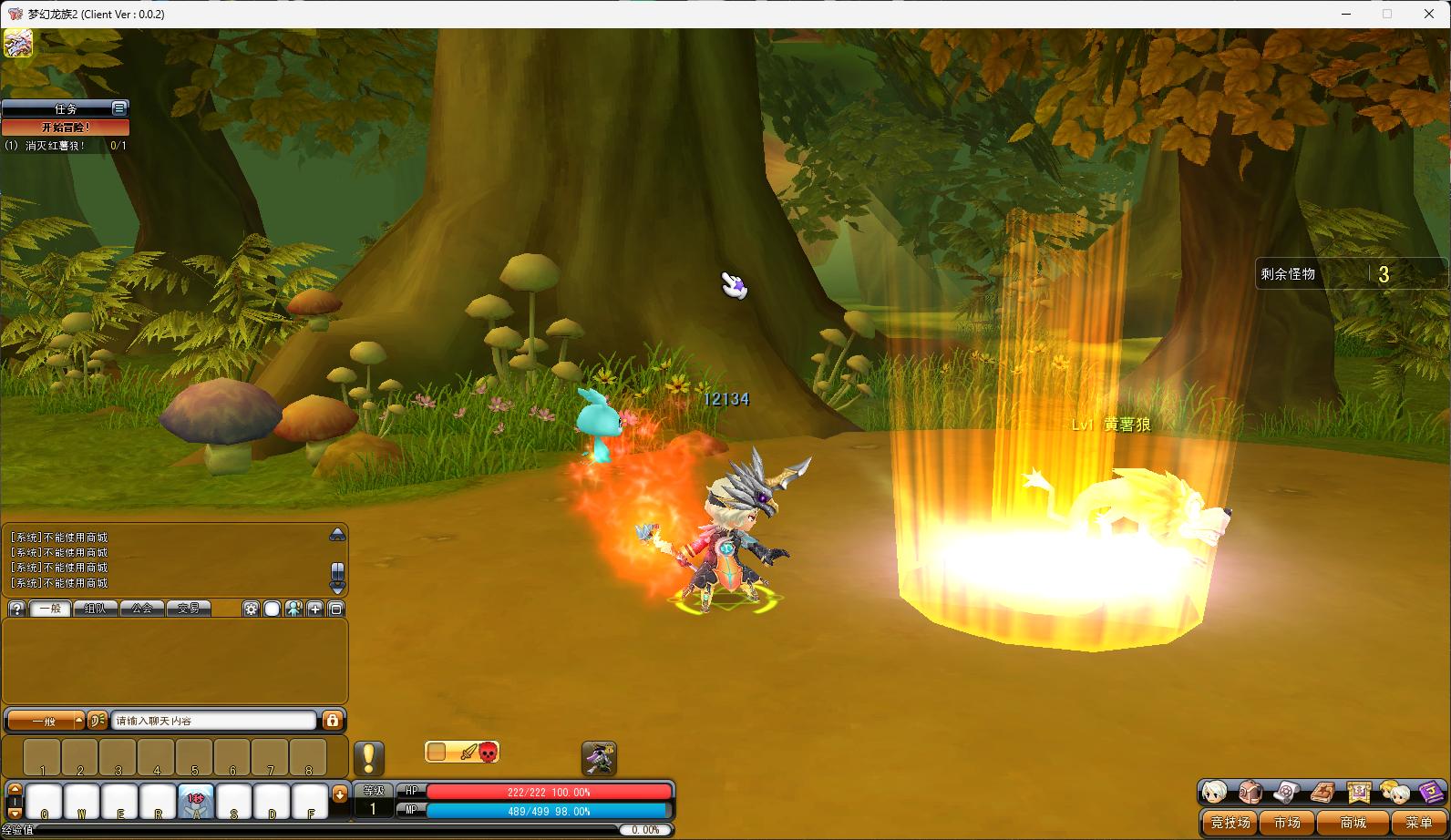Viewport: 1451px width, 840px height.
Task: Open the 一般 chat channel dropdown
Action: 46,721
